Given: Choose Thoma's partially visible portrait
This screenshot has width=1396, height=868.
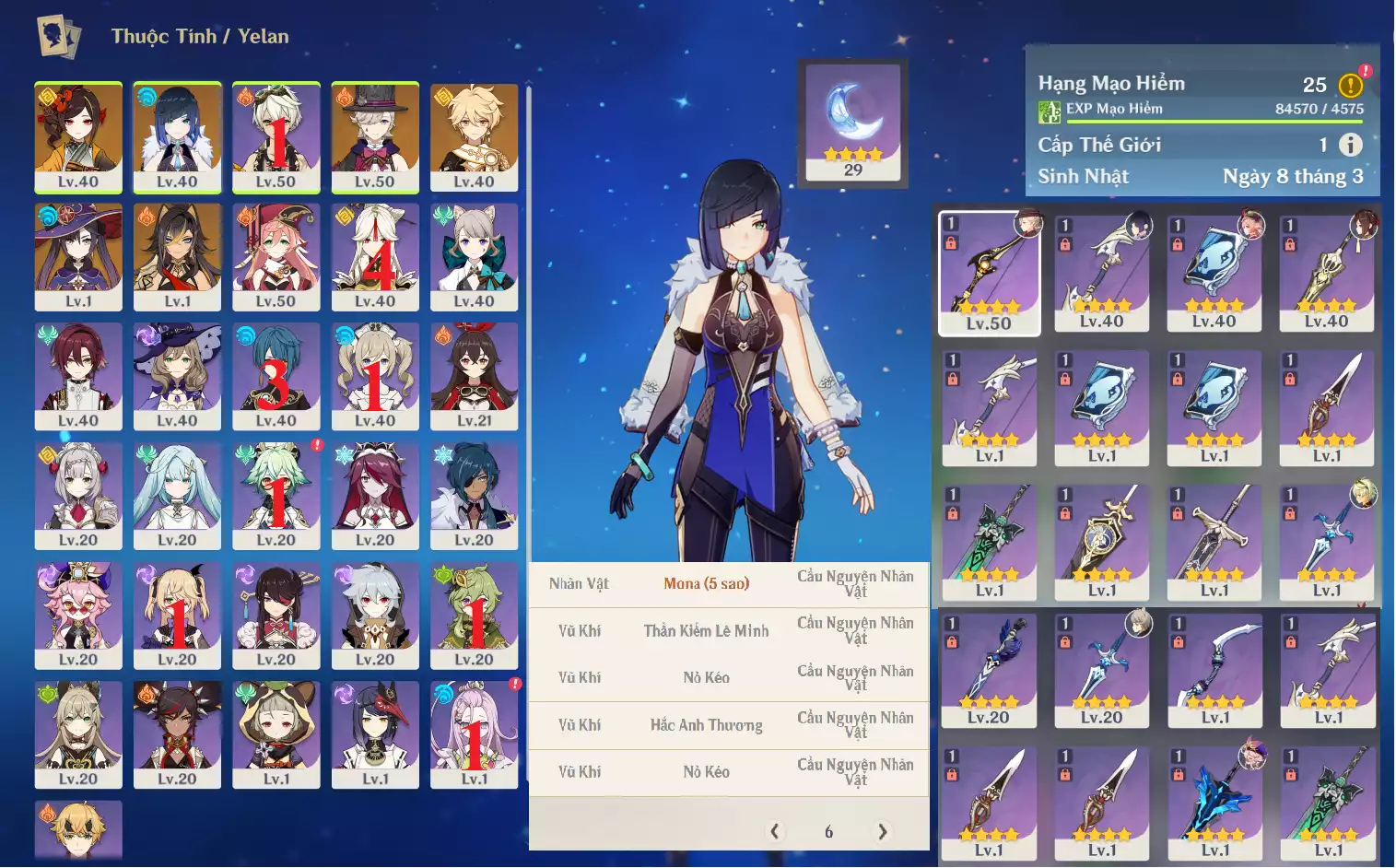Looking at the screenshot, I should click(78, 829).
